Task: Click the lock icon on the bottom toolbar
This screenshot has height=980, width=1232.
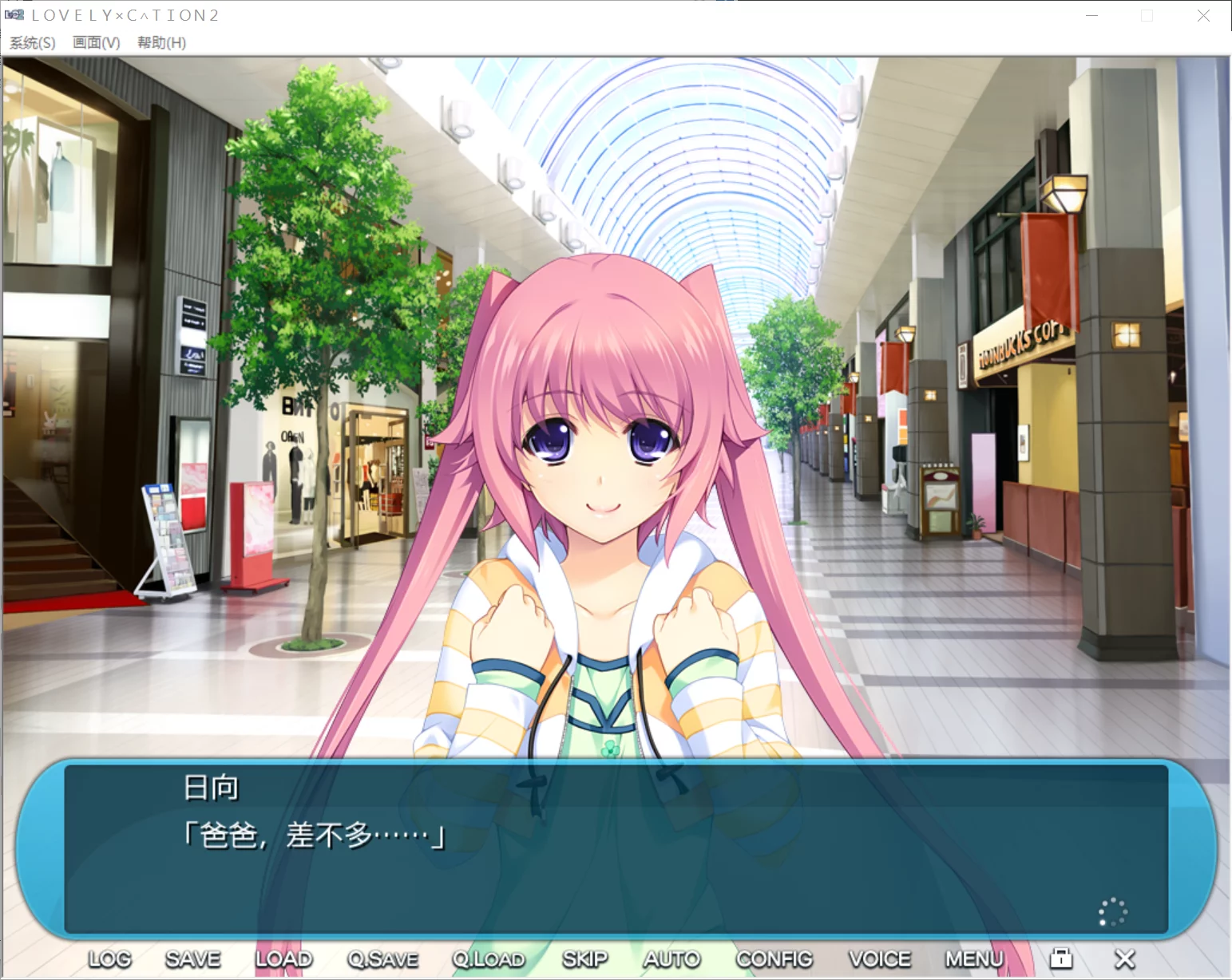Action: tap(1061, 958)
